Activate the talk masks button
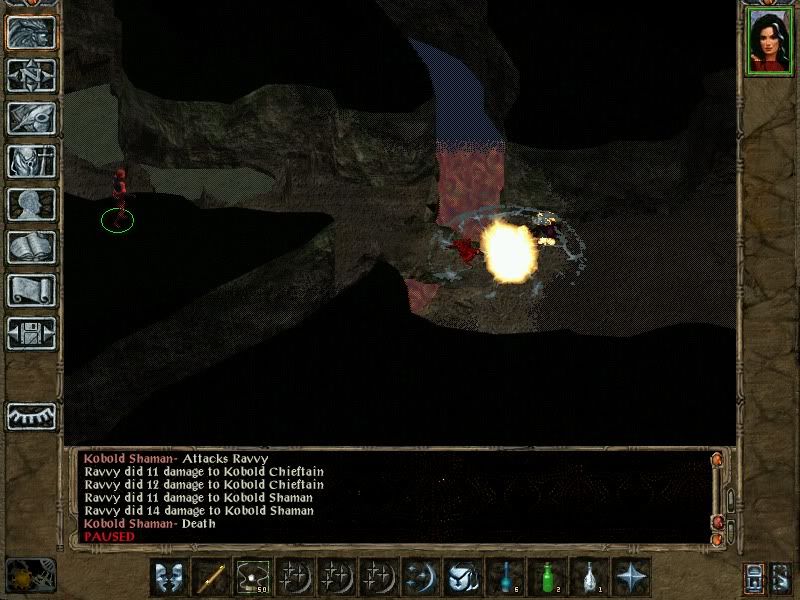The height and width of the screenshot is (600, 800). (169, 576)
